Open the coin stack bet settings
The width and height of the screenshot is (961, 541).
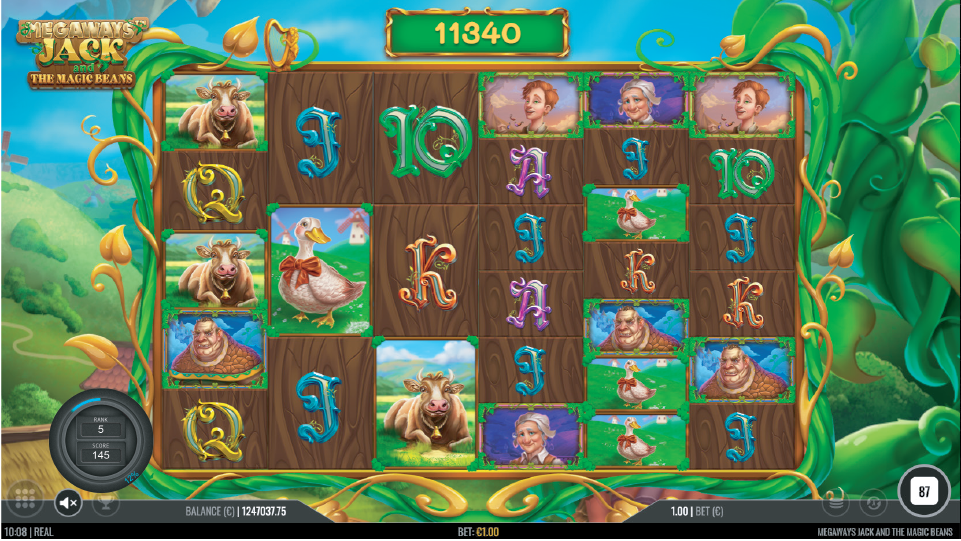point(838,500)
